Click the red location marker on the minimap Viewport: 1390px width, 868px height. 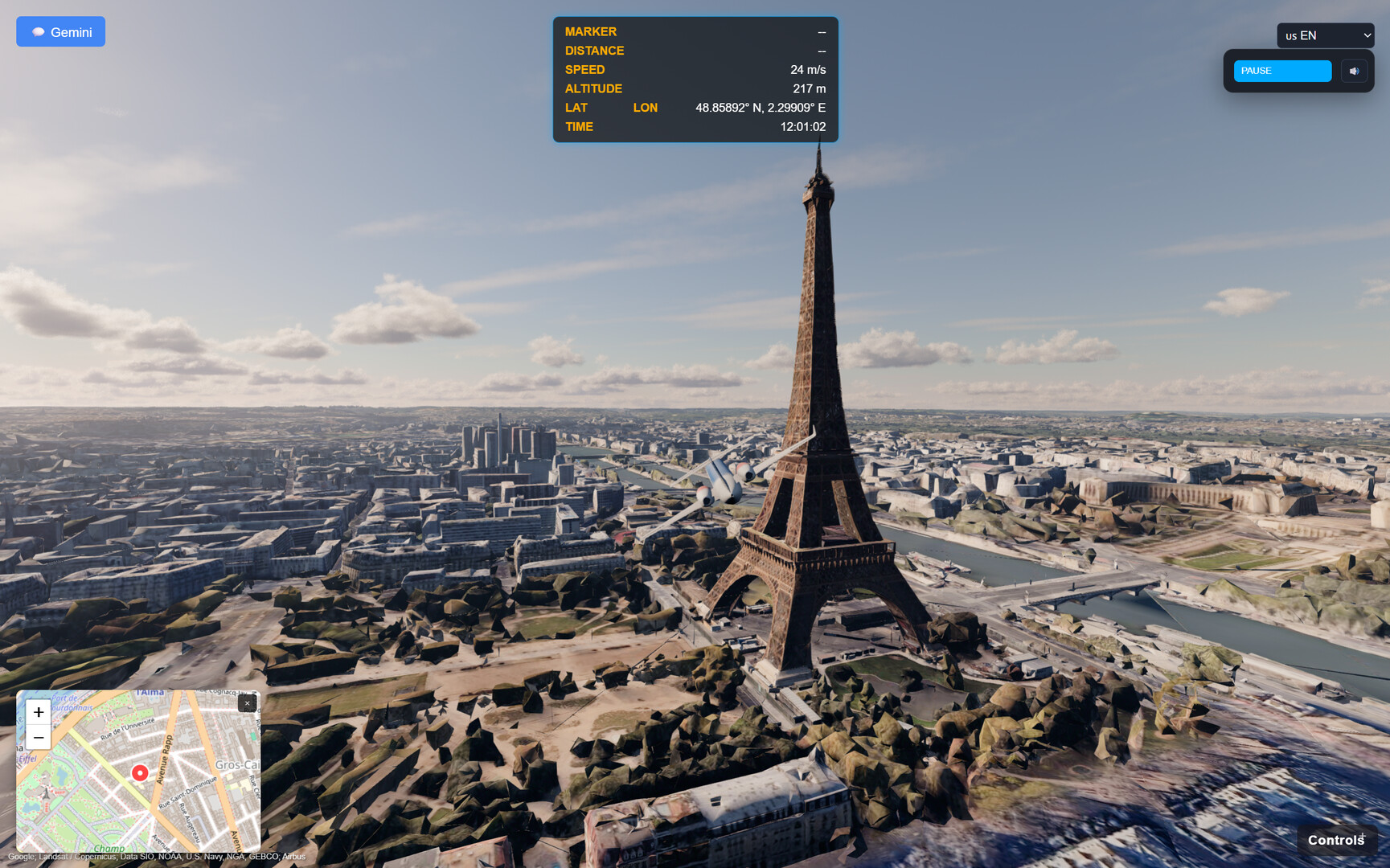point(139,774)
